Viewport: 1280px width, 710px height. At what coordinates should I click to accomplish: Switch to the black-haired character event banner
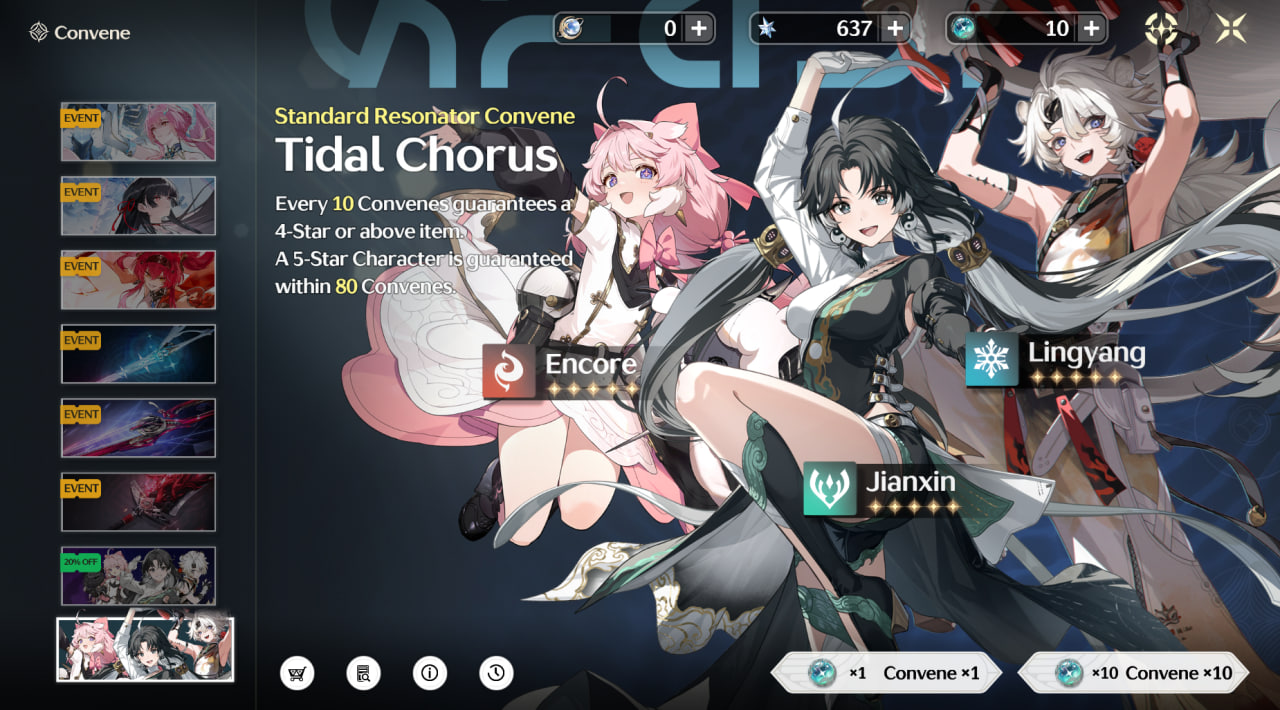pos(138,205)
